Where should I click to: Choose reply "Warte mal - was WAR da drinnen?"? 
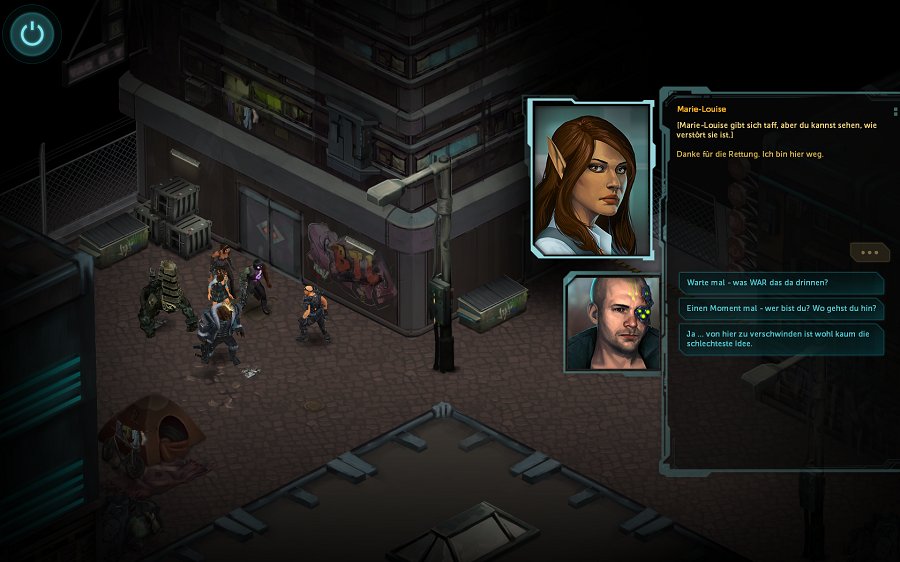point(781,283)
